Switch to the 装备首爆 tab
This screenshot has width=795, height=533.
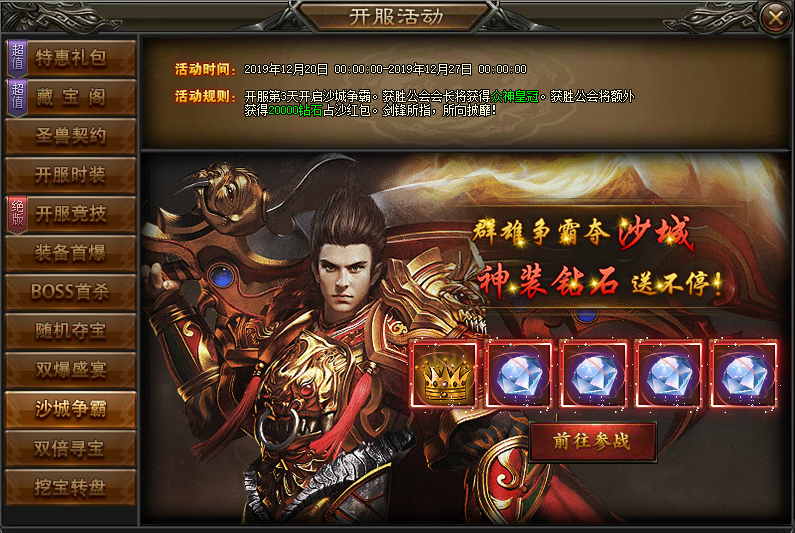click(x=70, y=252)
